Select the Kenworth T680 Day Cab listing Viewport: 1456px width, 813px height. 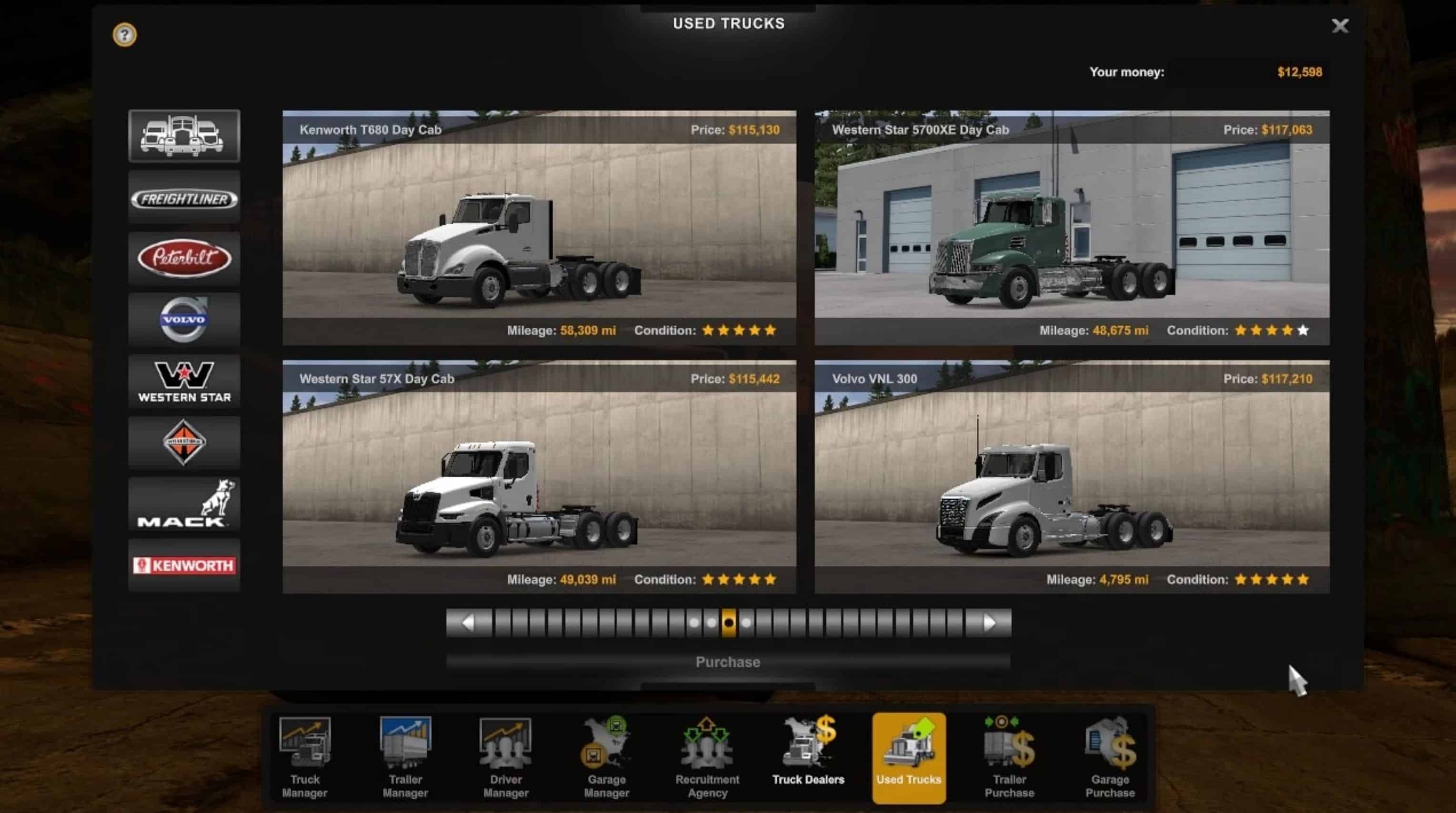tap(539, 227)
